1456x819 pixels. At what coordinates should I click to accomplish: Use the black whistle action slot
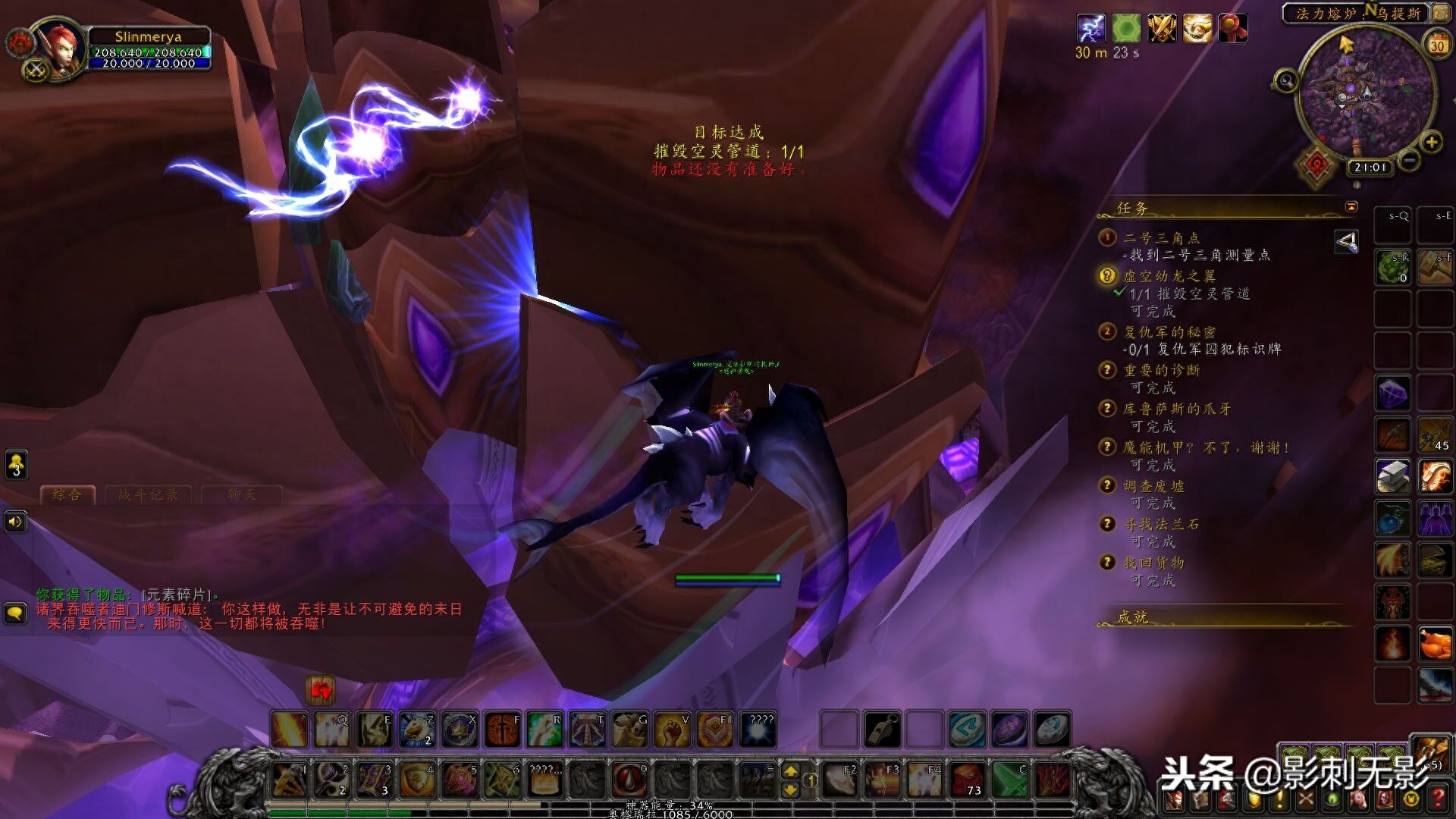pos(882,730)
